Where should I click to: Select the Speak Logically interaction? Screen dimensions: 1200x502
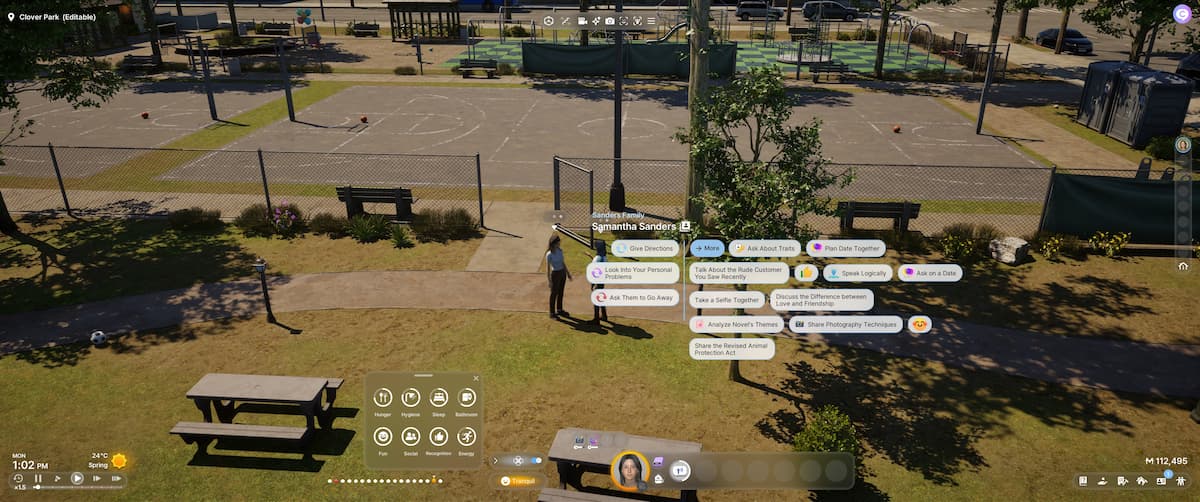point(857,272)
